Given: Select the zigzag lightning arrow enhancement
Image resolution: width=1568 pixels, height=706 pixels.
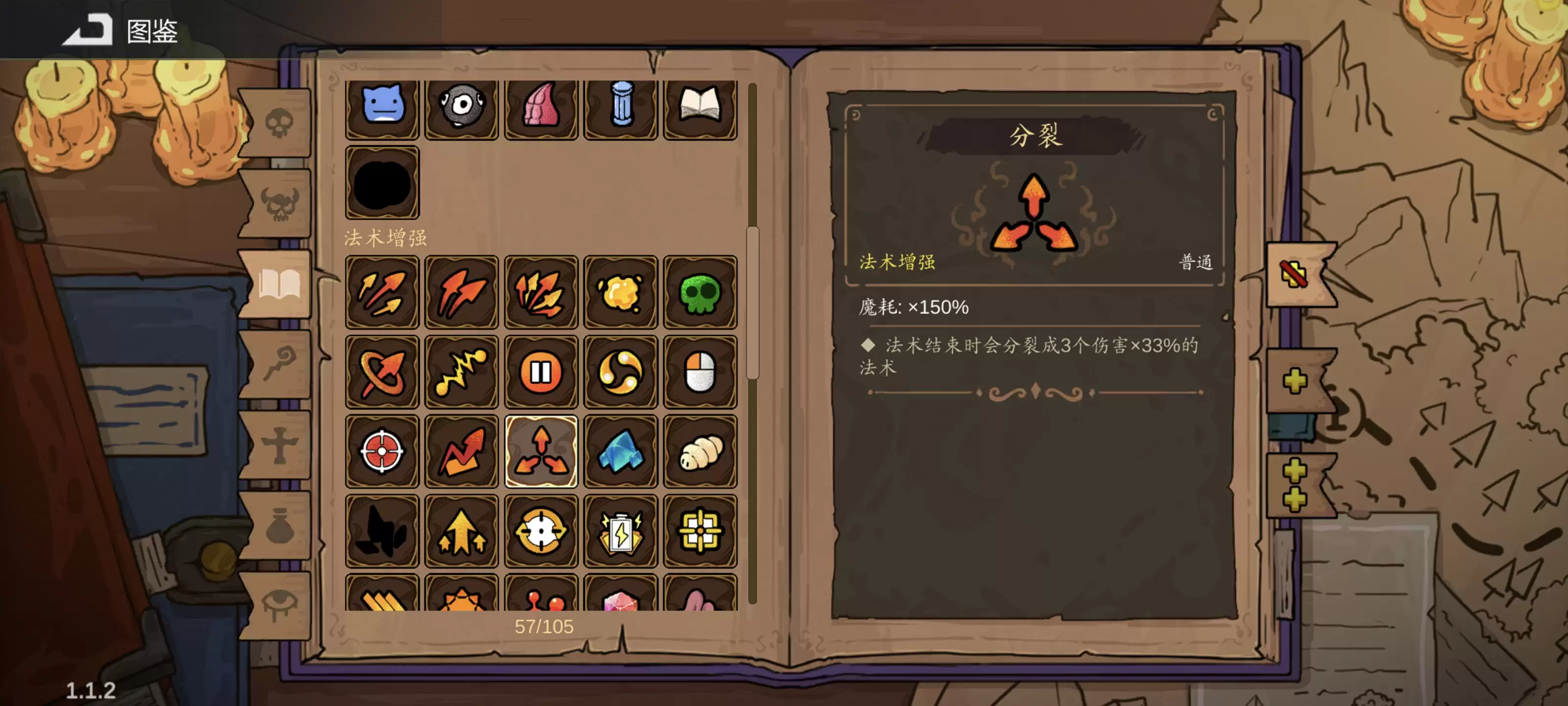Looking at the screenshot, I should pos(461,372).
